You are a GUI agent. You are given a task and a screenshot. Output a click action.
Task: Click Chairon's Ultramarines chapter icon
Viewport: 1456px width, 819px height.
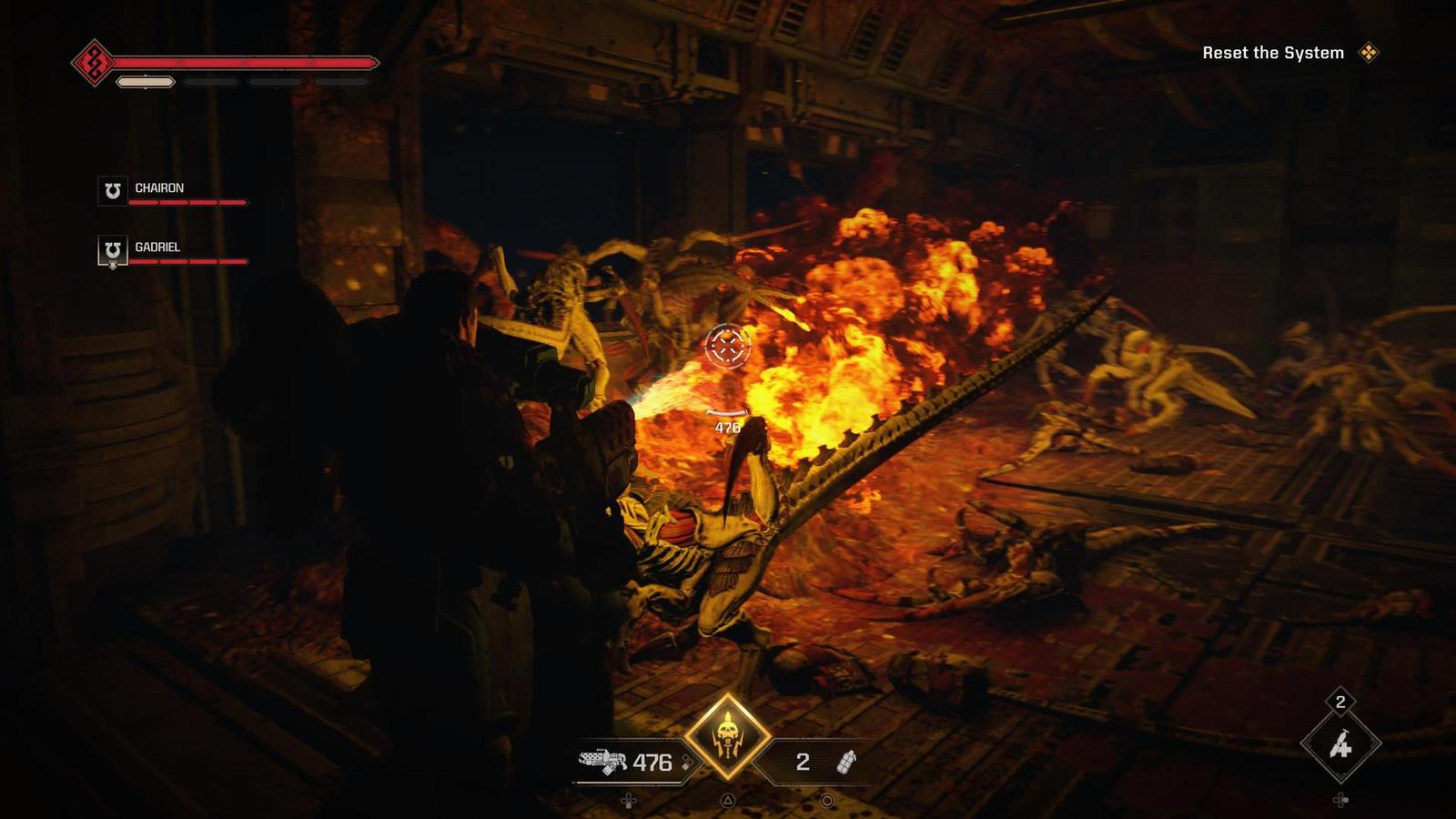click(111, 190)
